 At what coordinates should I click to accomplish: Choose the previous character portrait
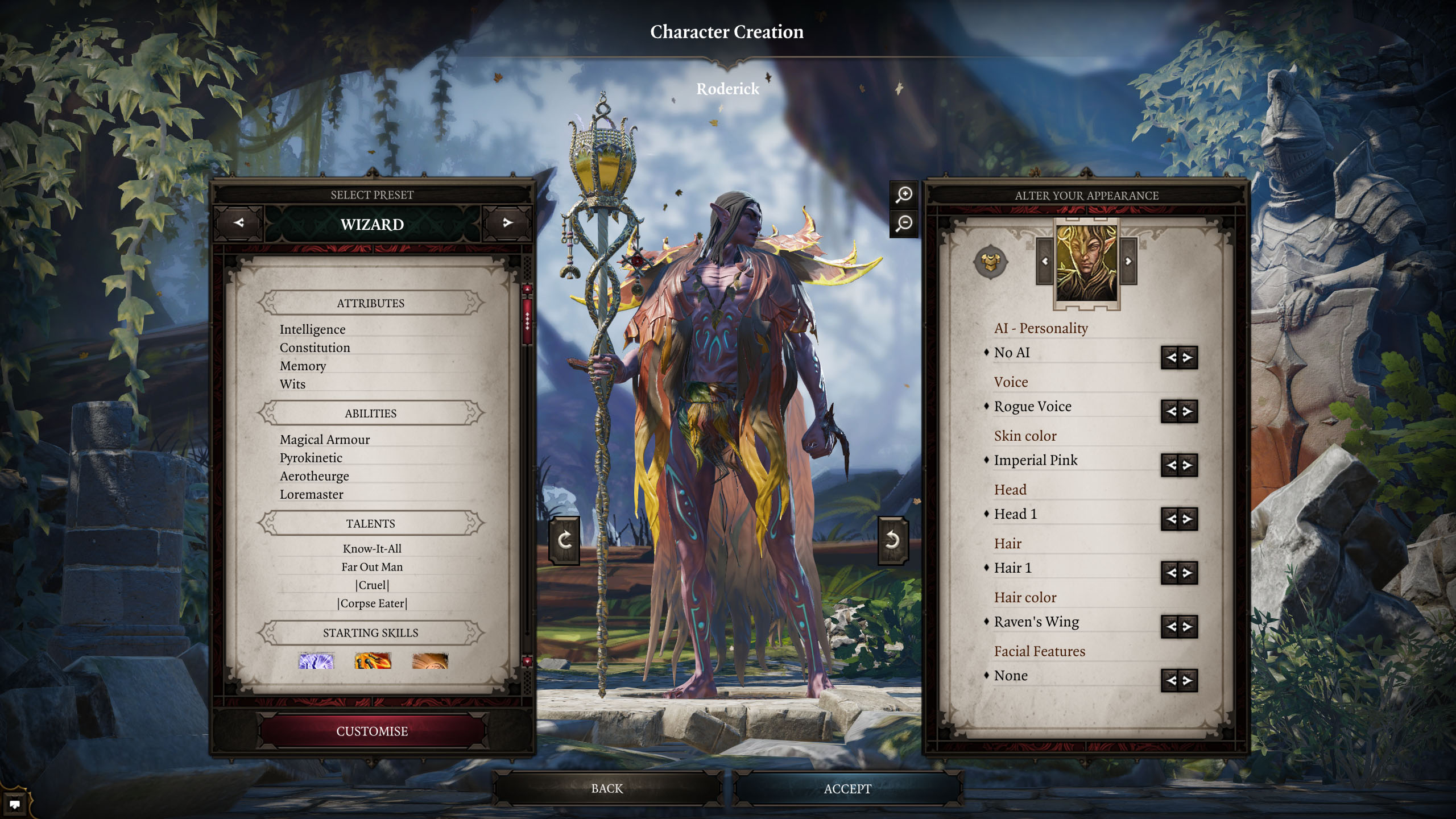(1045, 262)
